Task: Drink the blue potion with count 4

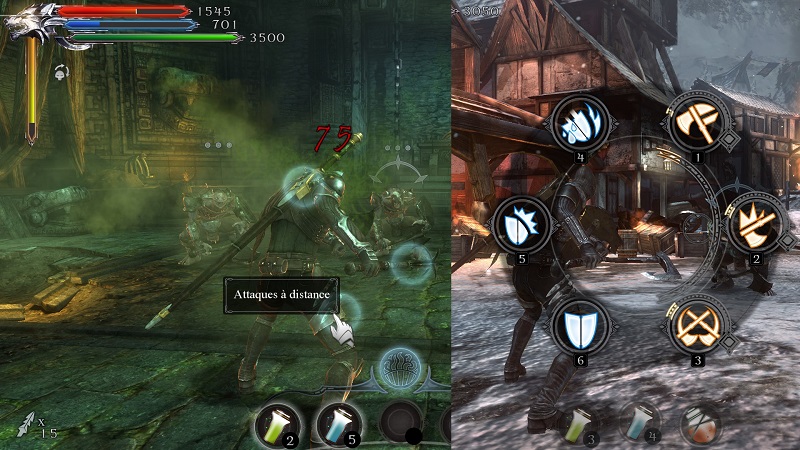Action: 638,423
